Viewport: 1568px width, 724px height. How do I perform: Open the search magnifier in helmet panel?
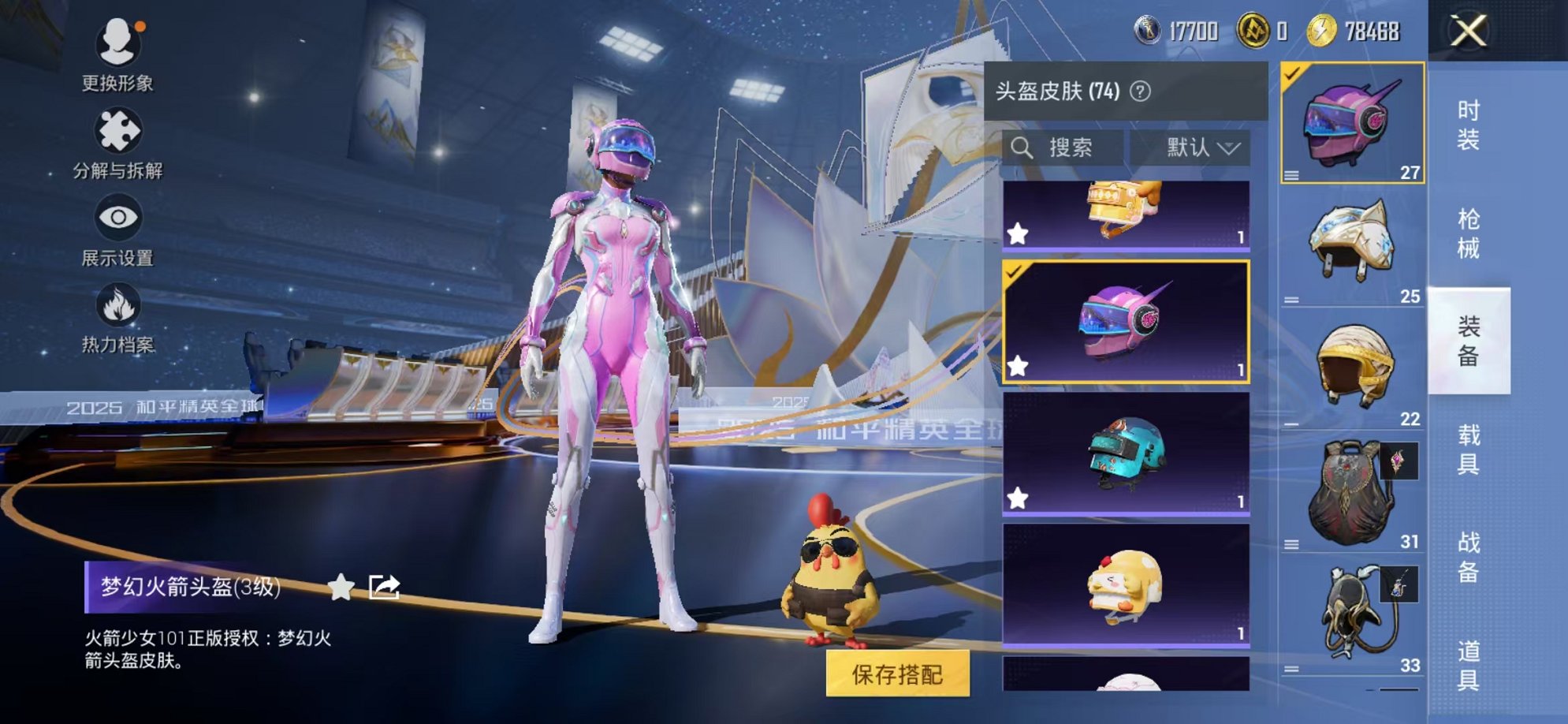[x=1022, y=147]
